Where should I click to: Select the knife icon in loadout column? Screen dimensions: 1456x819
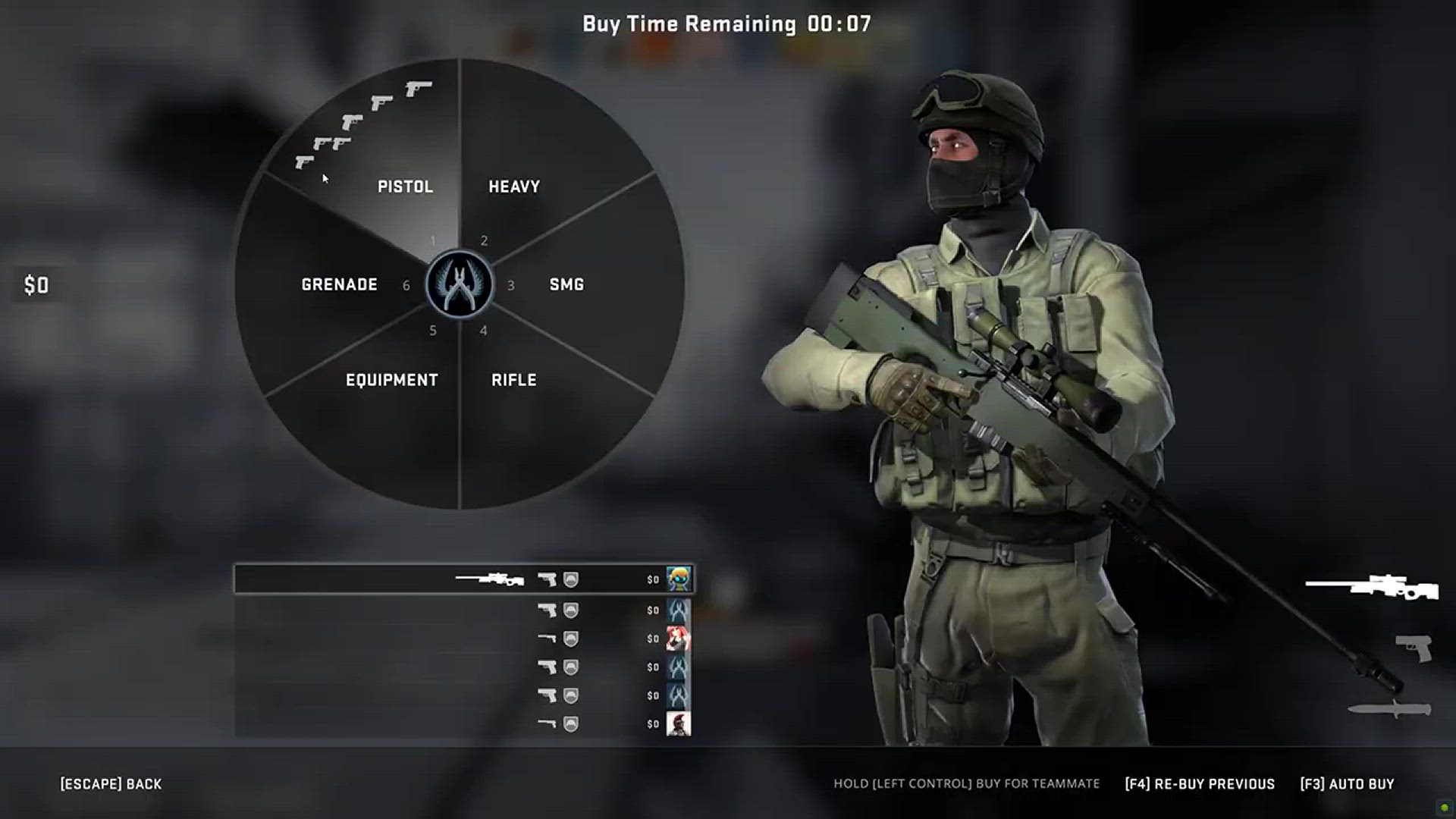pos(1389,710)
